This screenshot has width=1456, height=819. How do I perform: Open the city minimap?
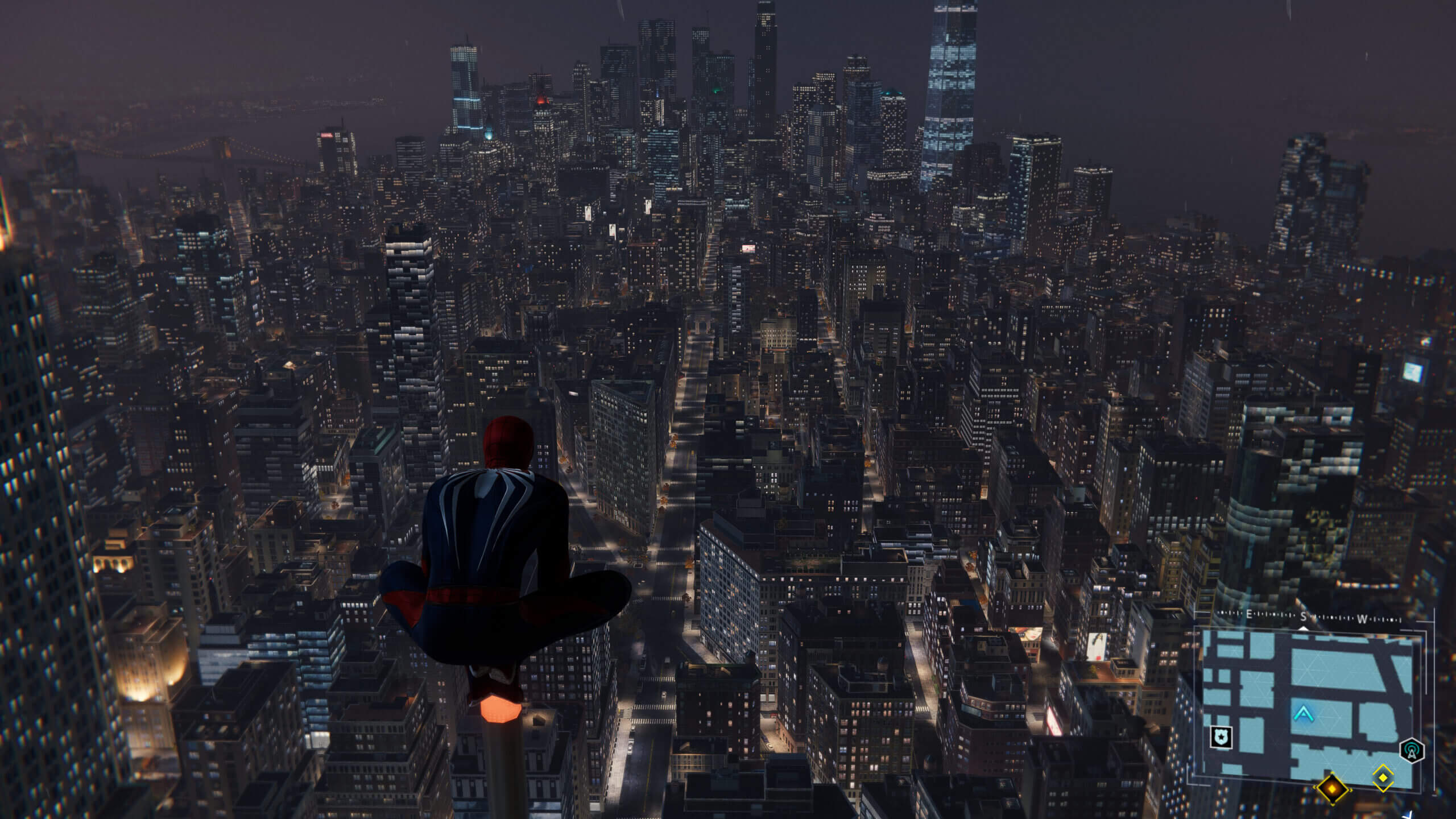point(1308,705)
